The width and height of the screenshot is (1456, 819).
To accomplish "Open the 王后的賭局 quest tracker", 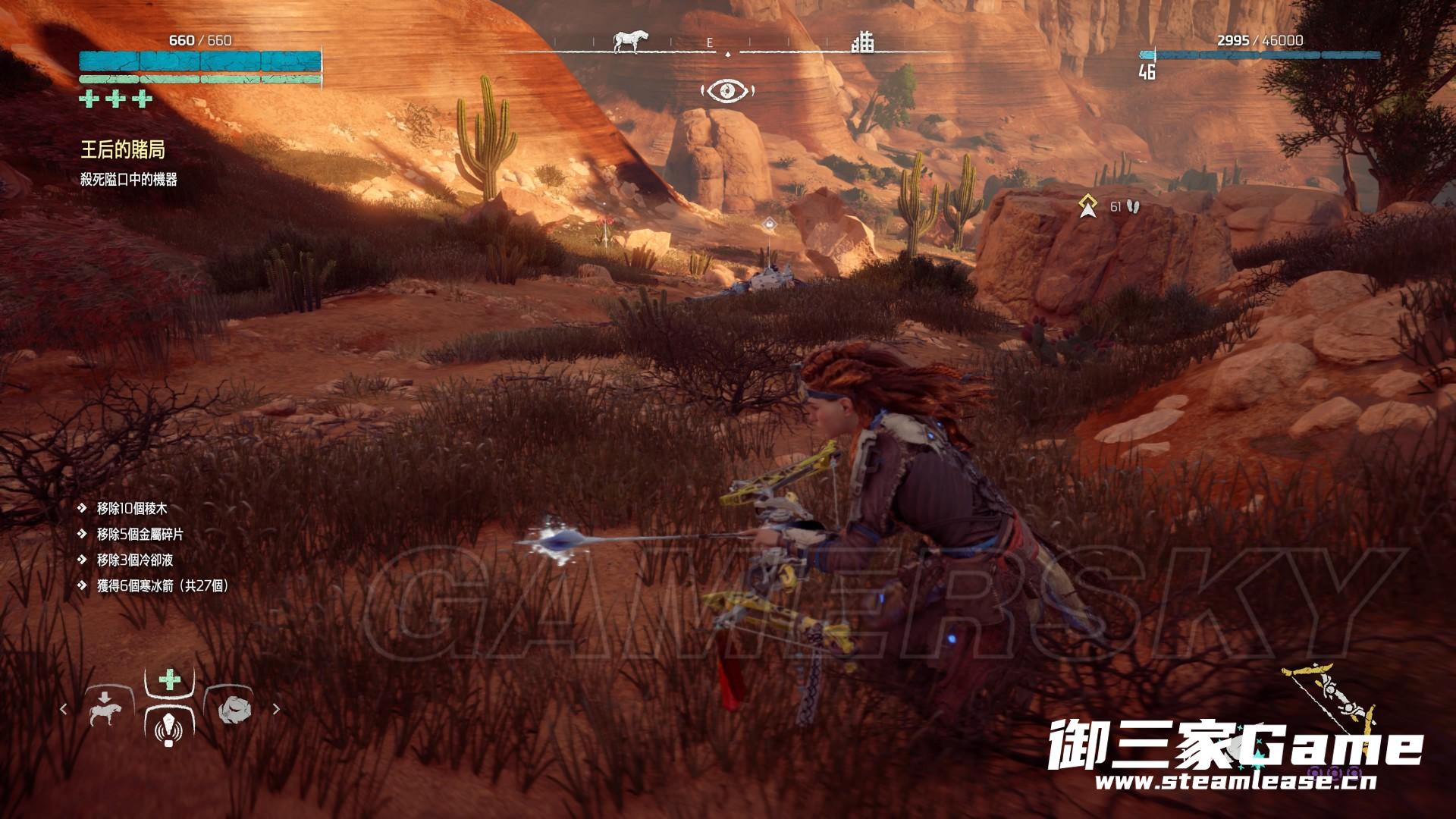I will click(123, 150).
